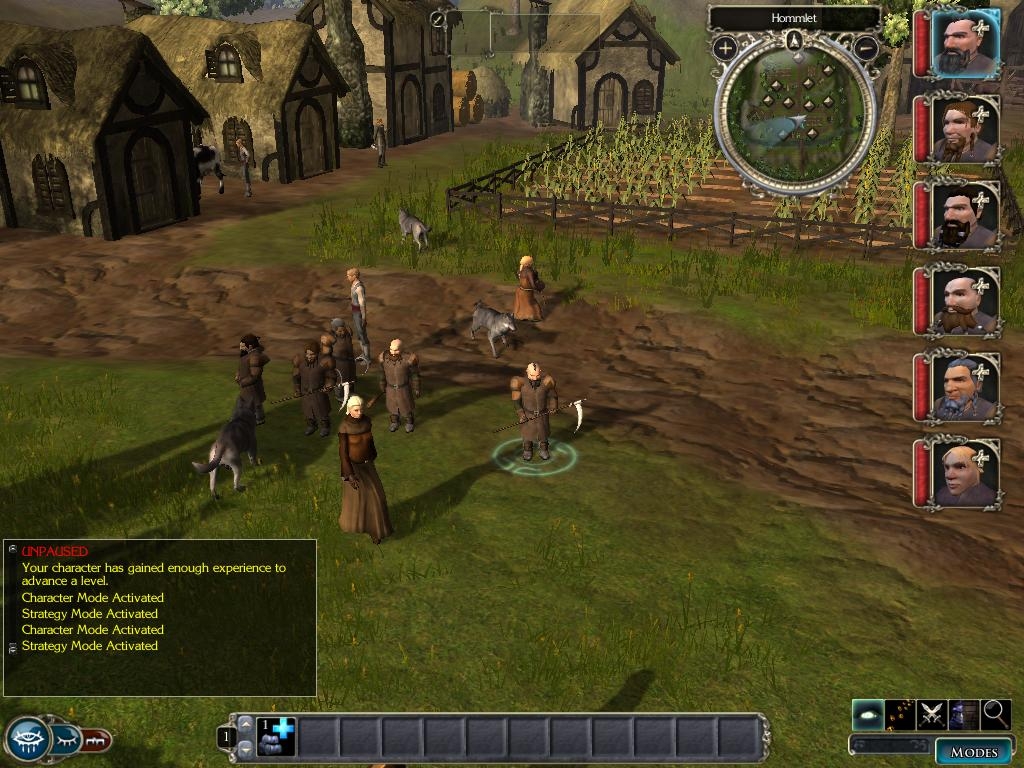Screen dimensions: 1024x768
Task: Activate the magnifying glass search mode
Action: click(996, 714)
